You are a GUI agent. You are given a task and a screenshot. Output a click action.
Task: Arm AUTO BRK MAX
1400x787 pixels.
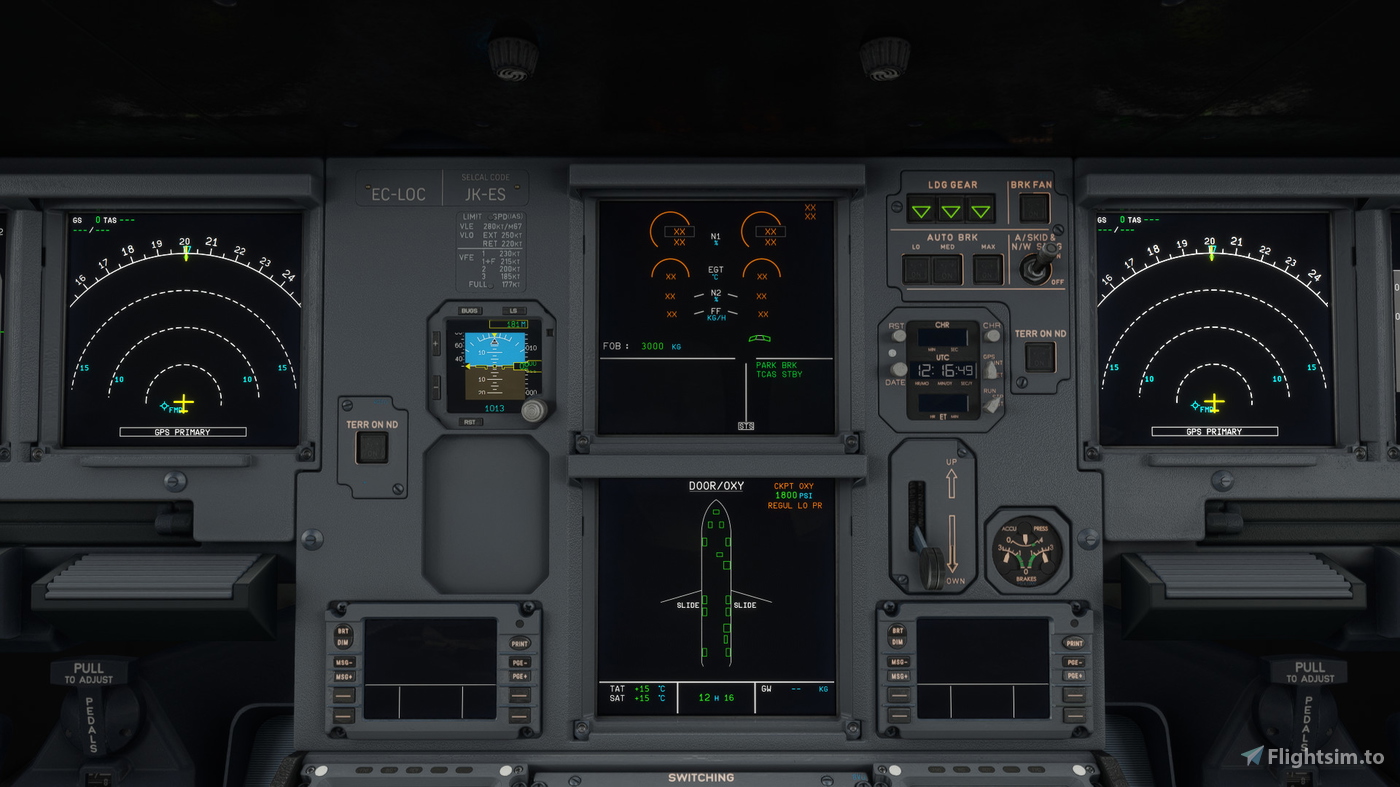point(986,269)
